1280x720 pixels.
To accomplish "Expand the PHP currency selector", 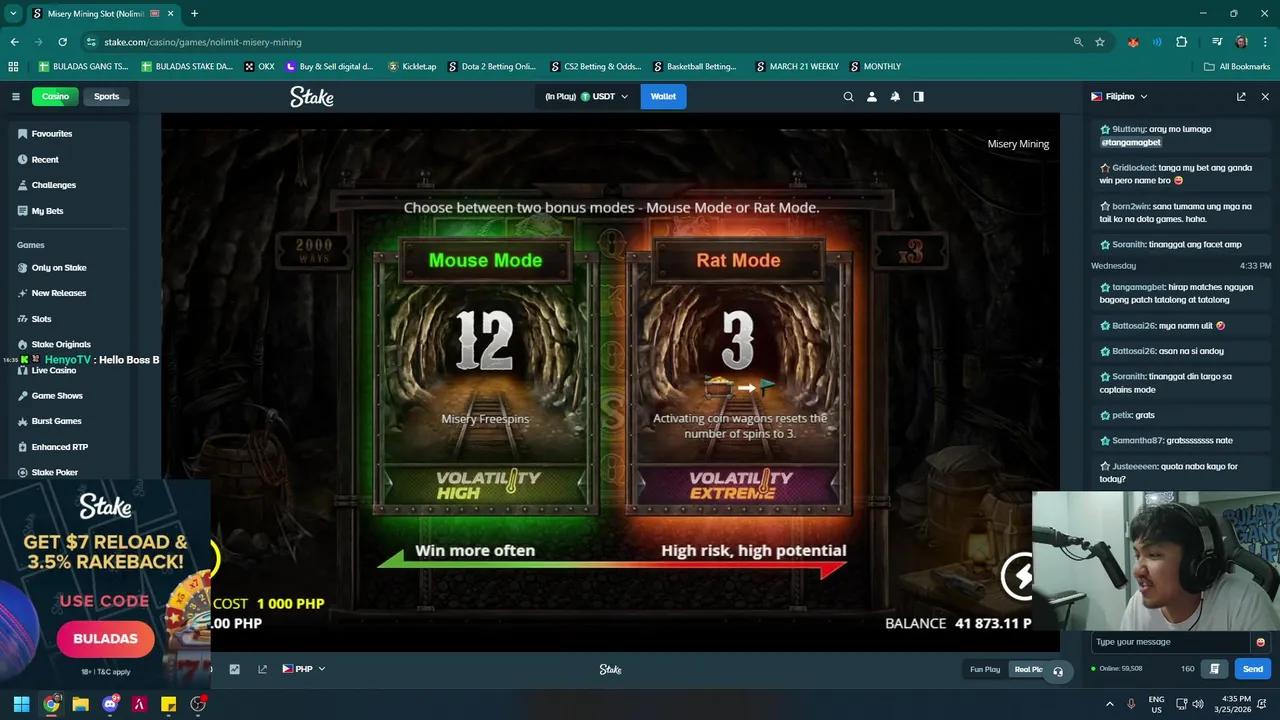I will point(304,668).
